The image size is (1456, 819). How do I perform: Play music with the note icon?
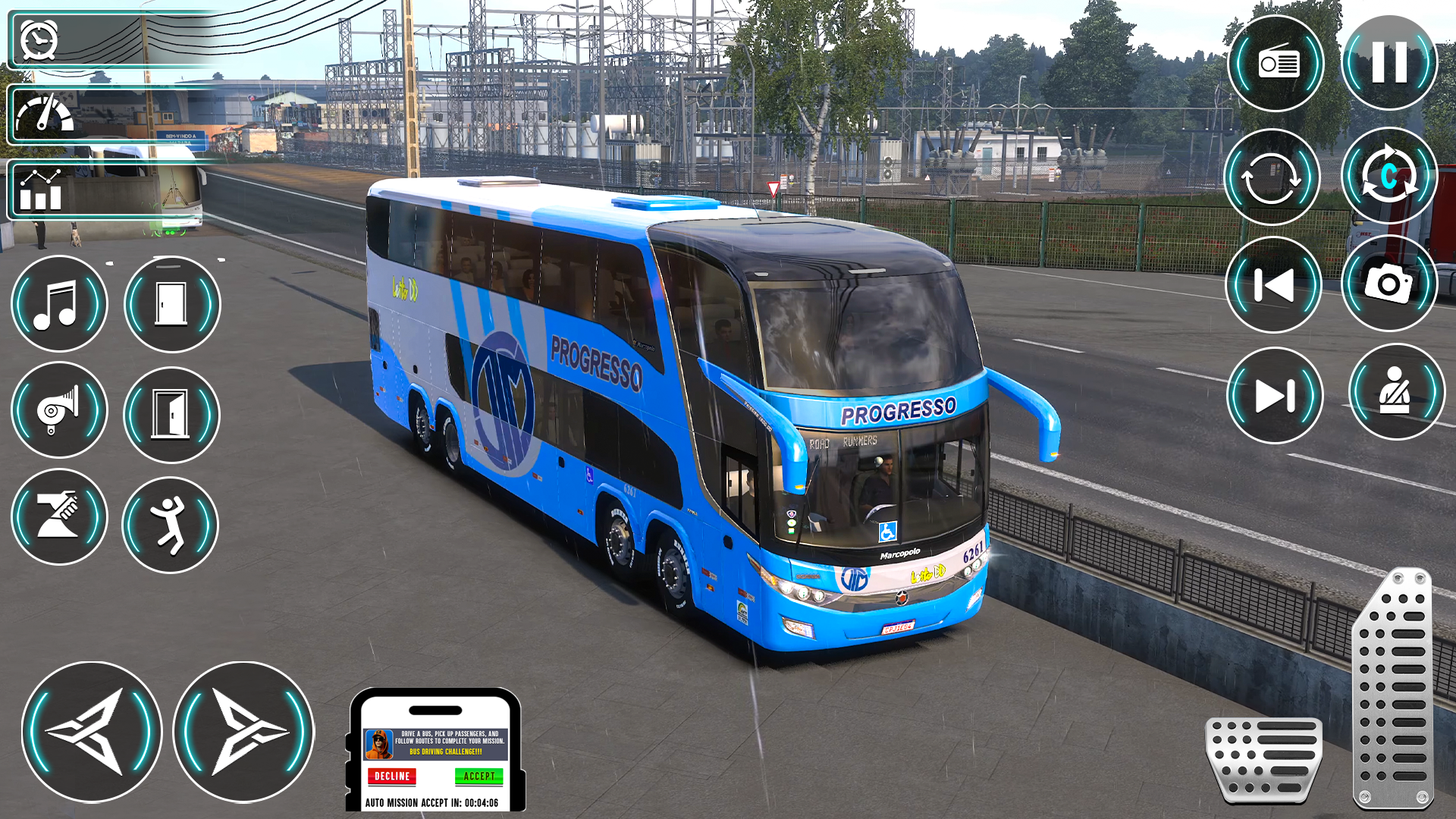(60, 303)
